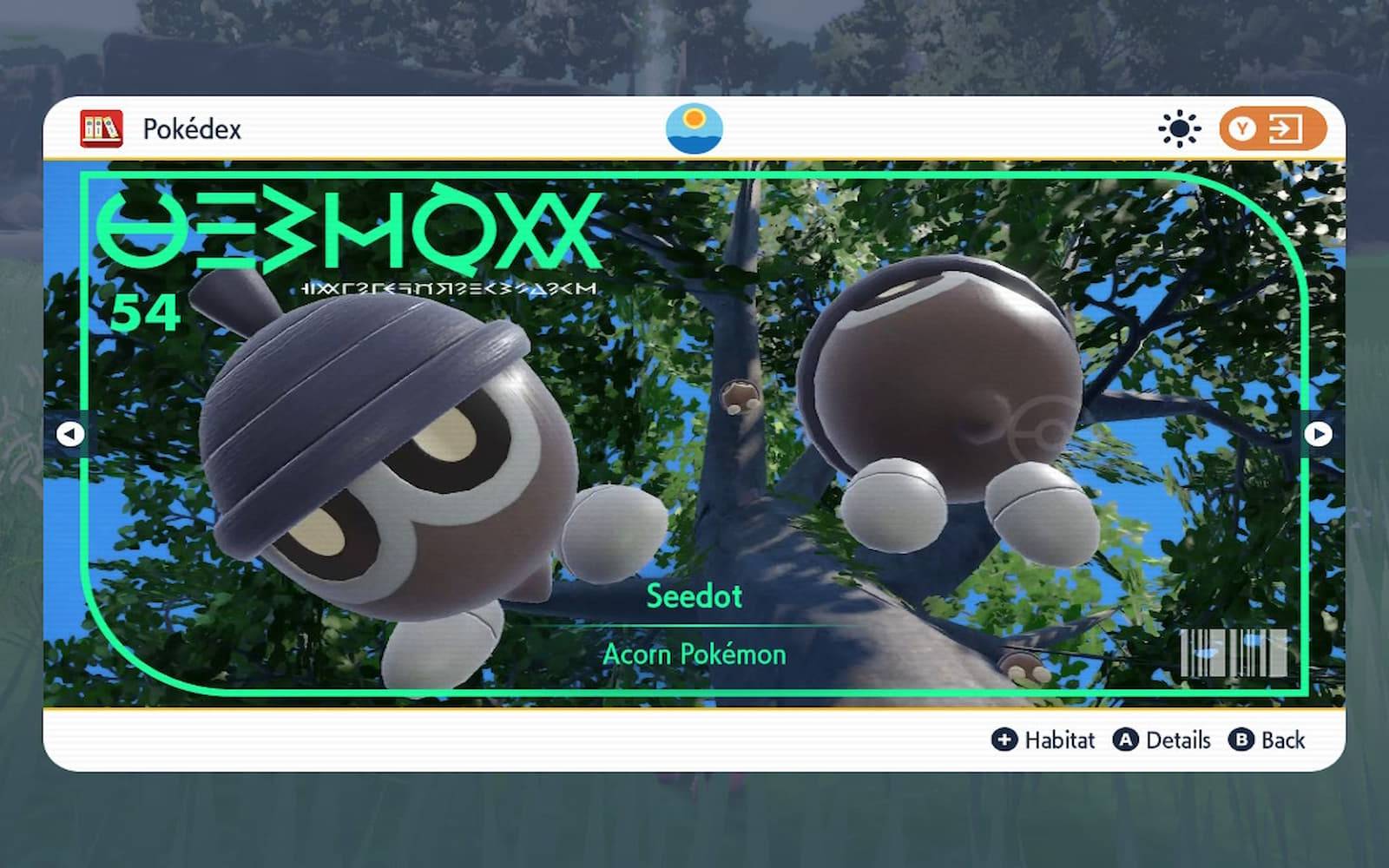Viewport: 1389px width, 868px height.
Task: Click the Pokédex bookshelf icon
Action: (x=102, y=129)
